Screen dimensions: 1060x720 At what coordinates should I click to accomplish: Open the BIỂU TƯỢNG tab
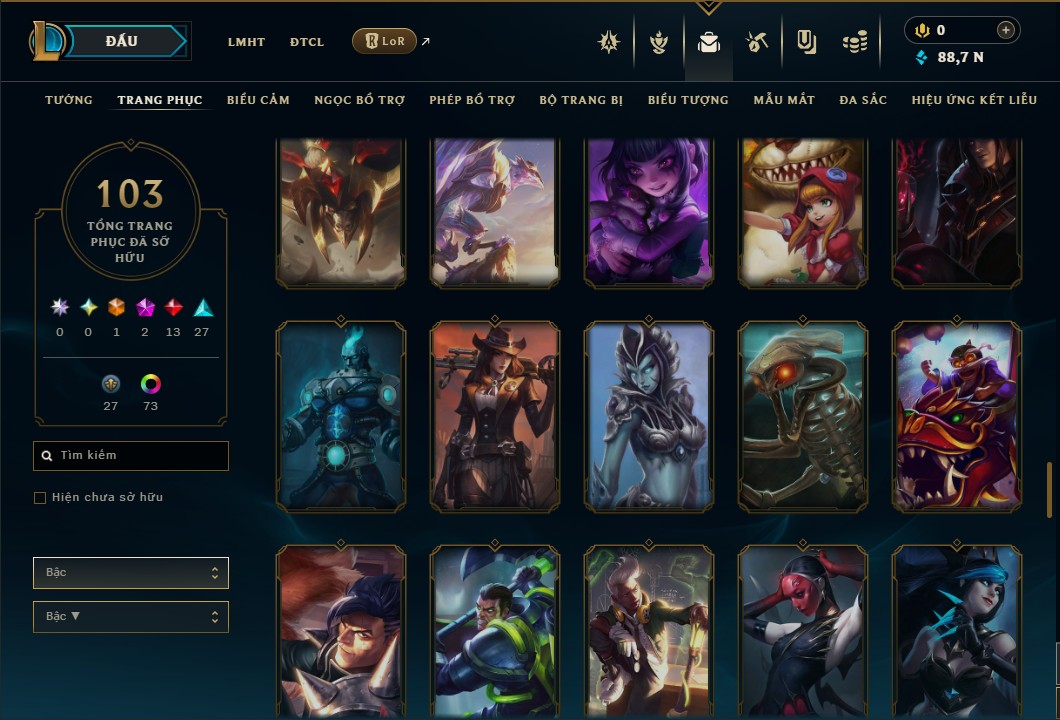point(688,100)
